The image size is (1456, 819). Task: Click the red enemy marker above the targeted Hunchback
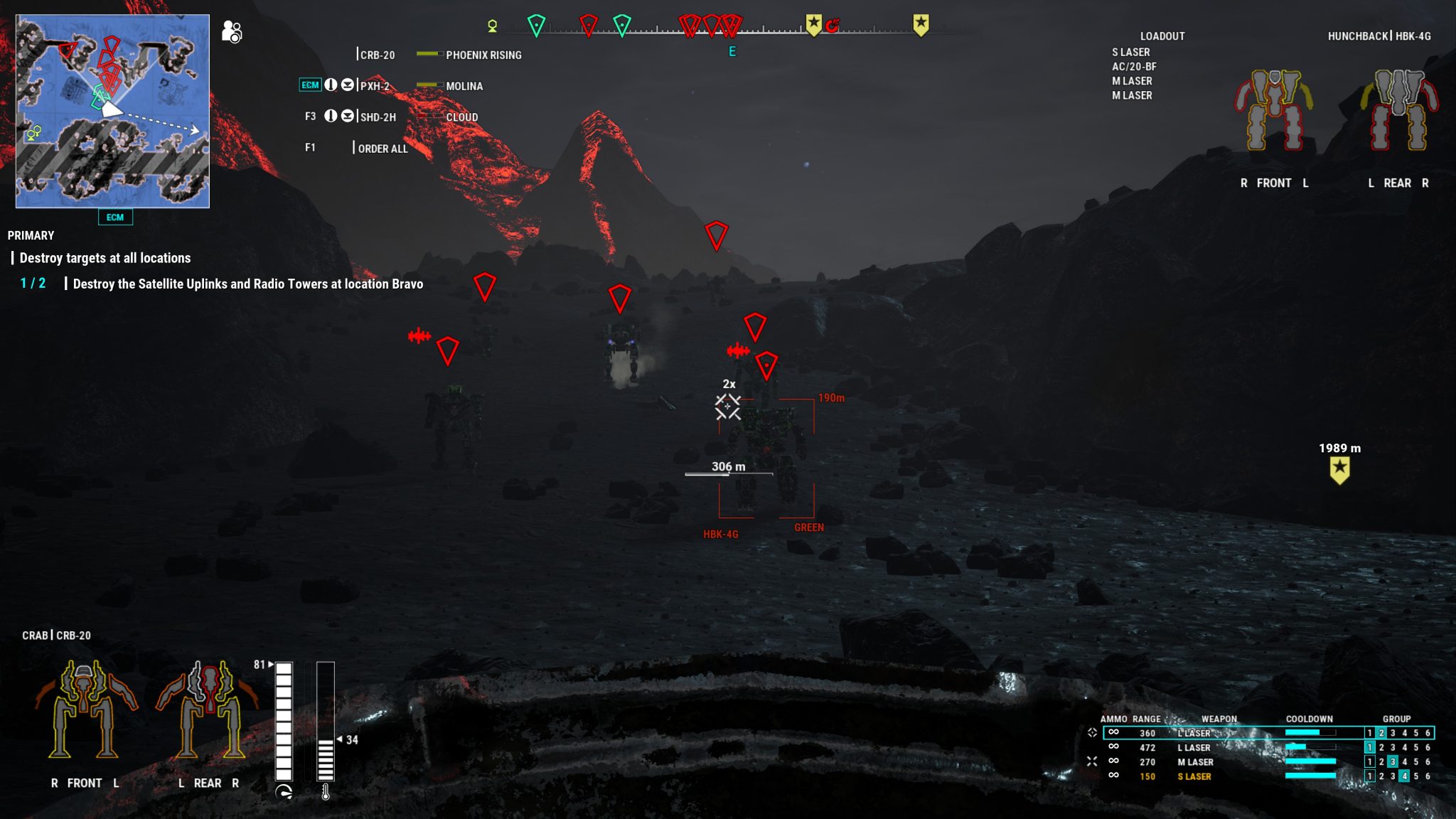pos(766,364)
